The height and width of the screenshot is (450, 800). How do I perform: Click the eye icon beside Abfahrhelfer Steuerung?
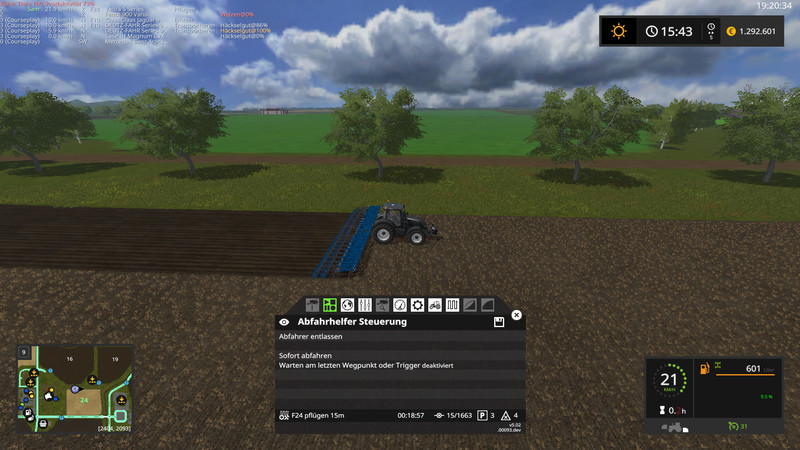pyautogui.click(x=285, y=322)
